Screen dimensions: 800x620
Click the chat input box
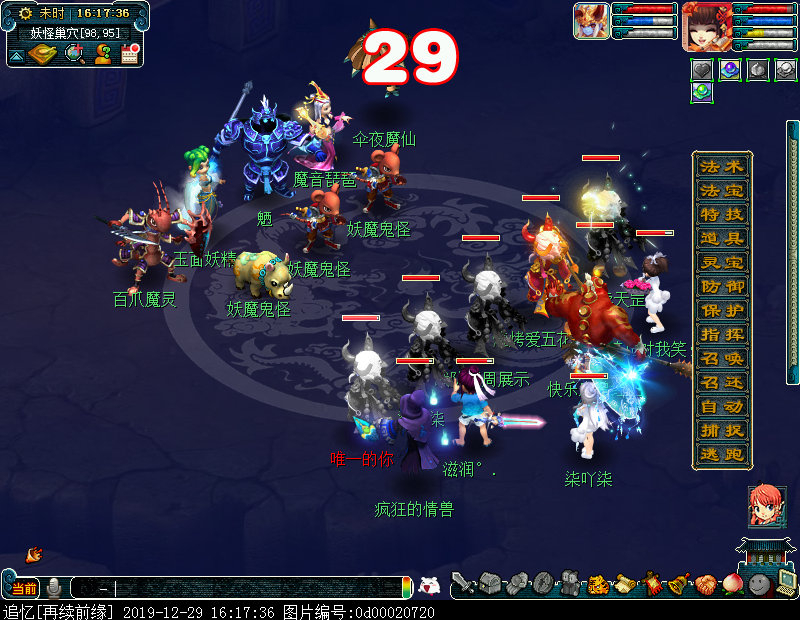click(250, 588)
